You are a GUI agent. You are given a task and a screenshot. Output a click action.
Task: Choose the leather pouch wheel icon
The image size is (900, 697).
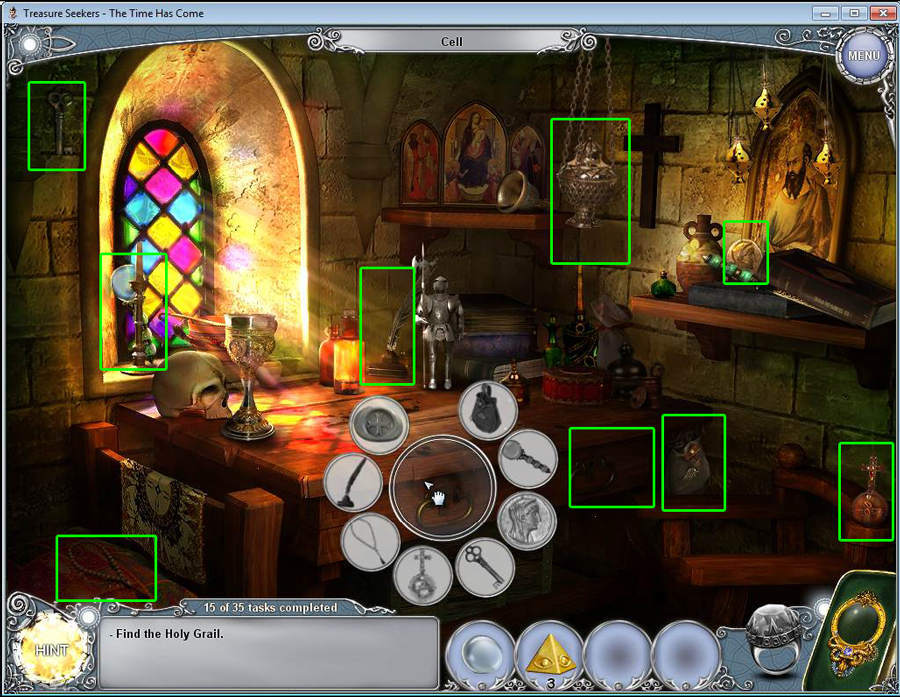(488, 409)
